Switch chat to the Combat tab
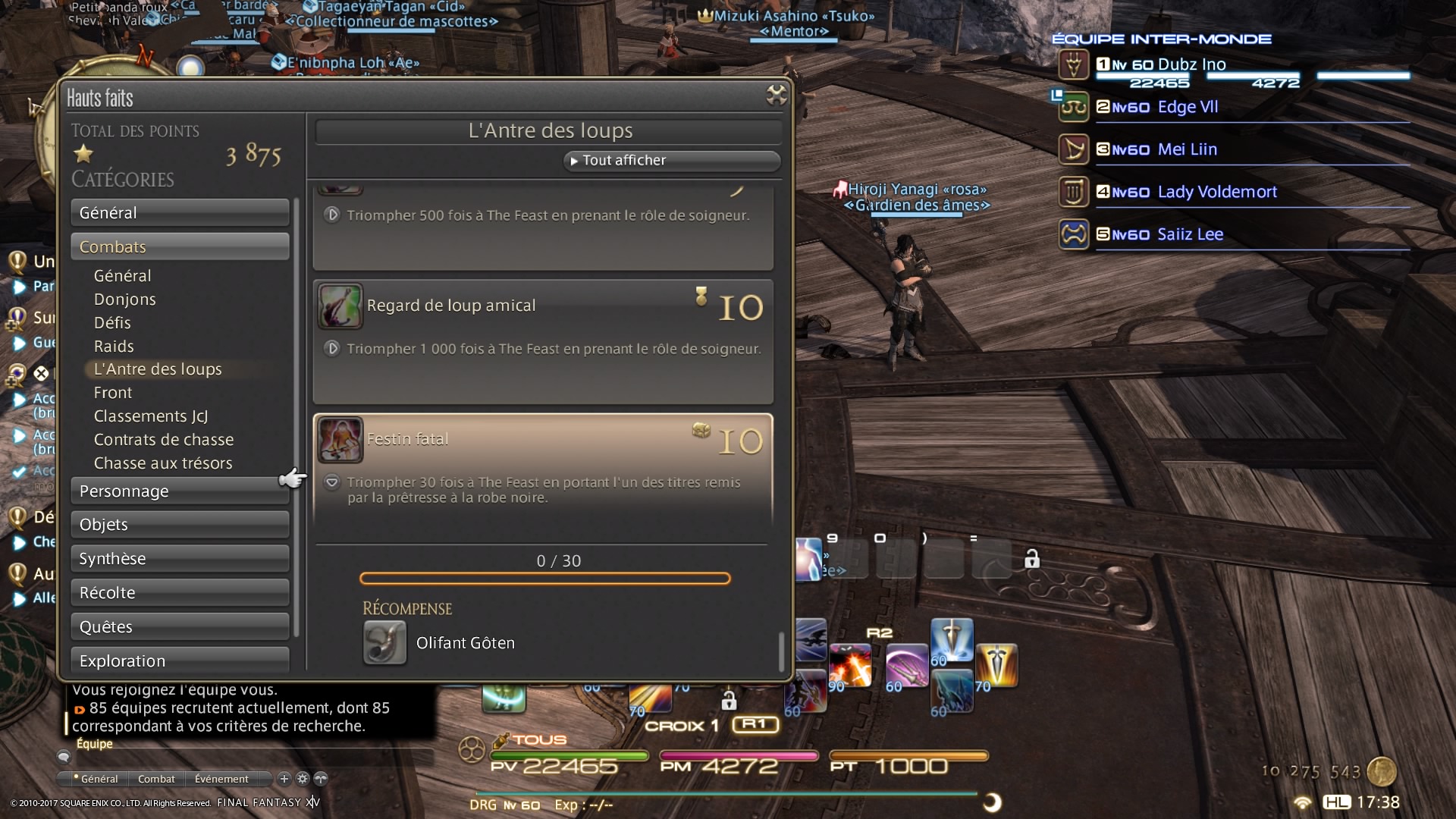 pyautogui.click(x=156, y=779)
